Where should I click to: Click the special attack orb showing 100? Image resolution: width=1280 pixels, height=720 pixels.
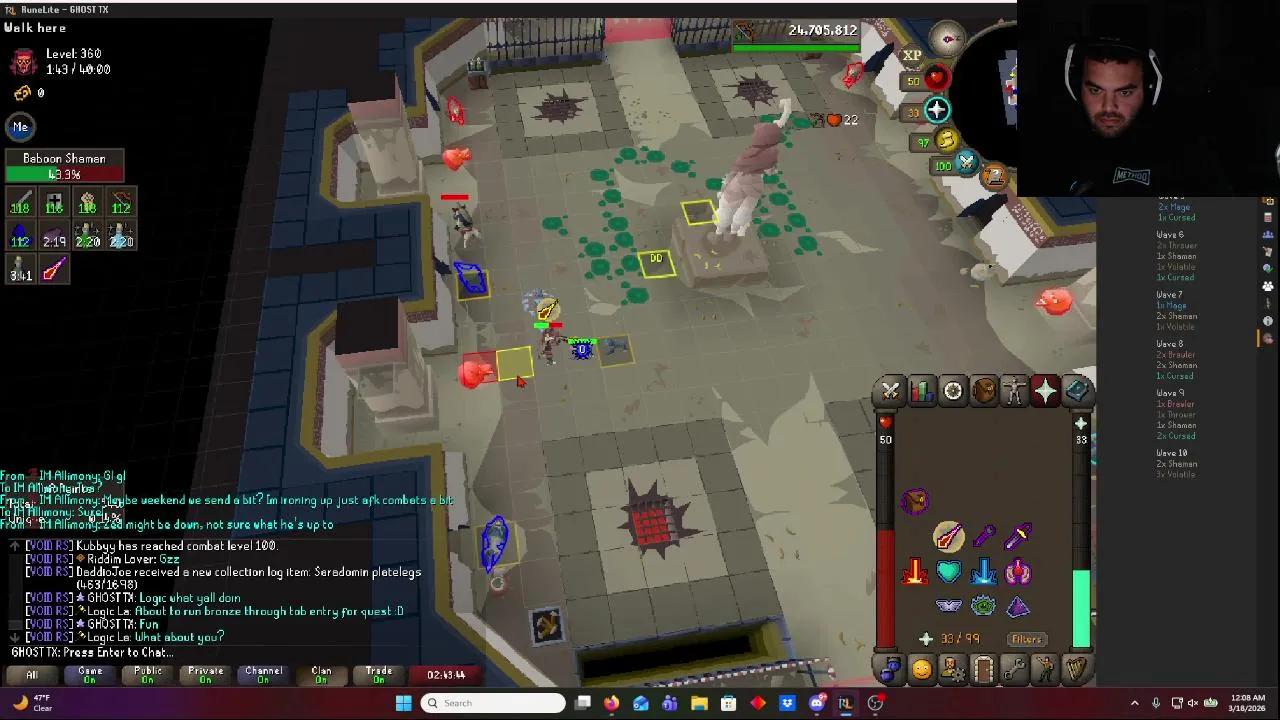tap(966, 162)
